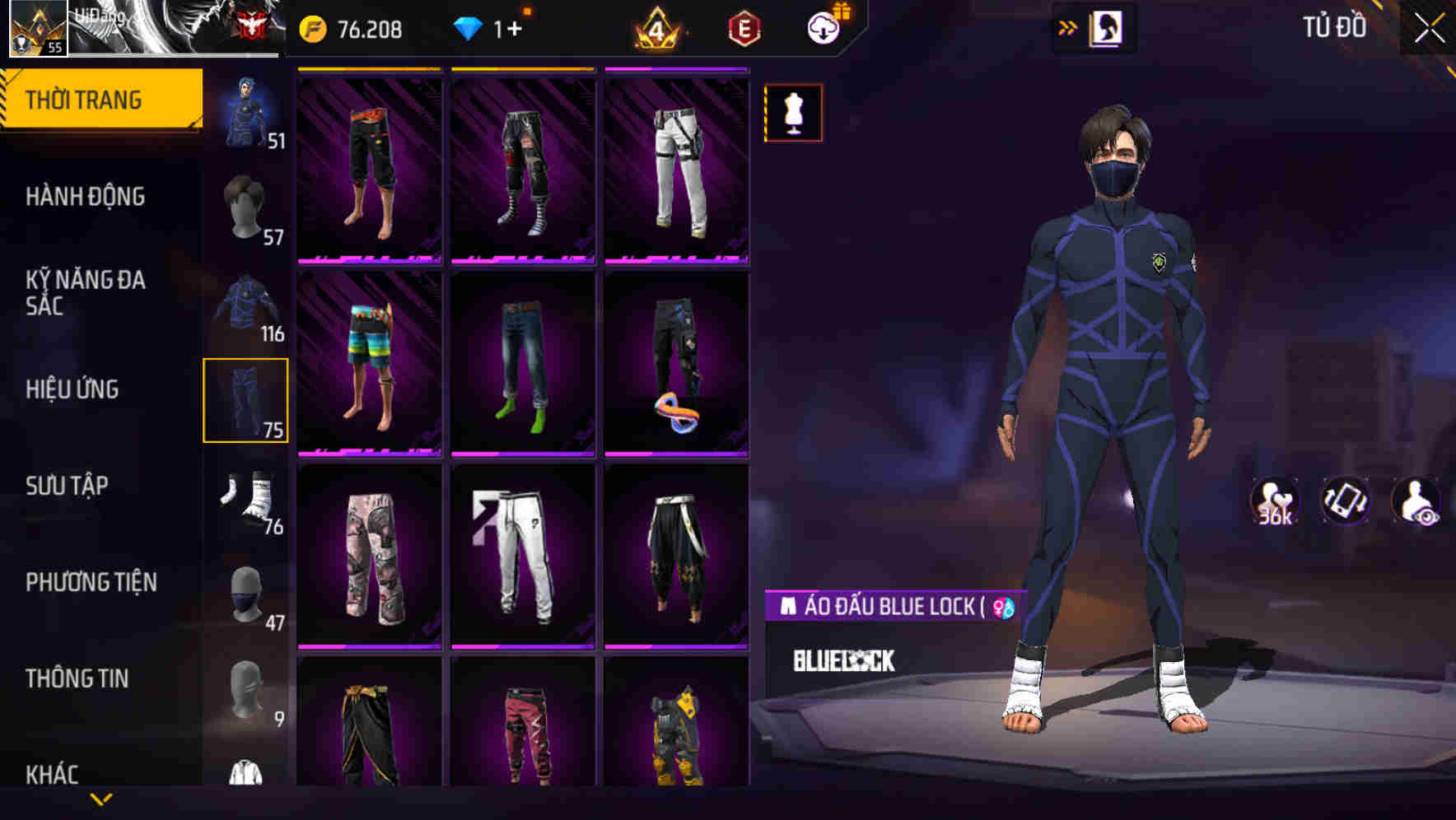Click the mannequin display icon above the character

[792, 114]
